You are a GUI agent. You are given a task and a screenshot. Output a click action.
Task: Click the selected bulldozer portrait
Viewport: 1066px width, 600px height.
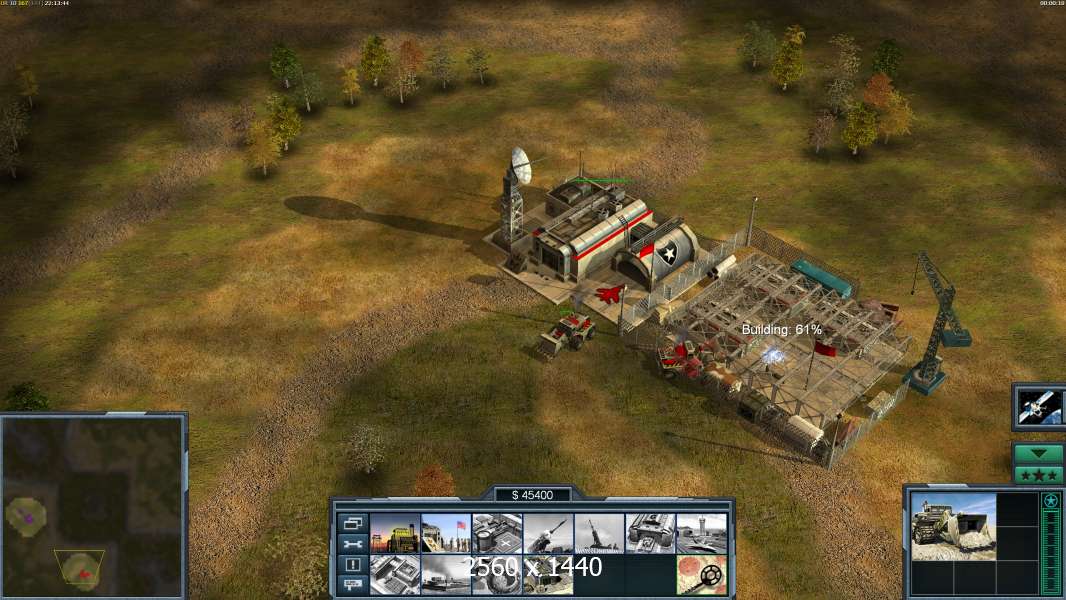pyautogui.click(x=953, y=526)
